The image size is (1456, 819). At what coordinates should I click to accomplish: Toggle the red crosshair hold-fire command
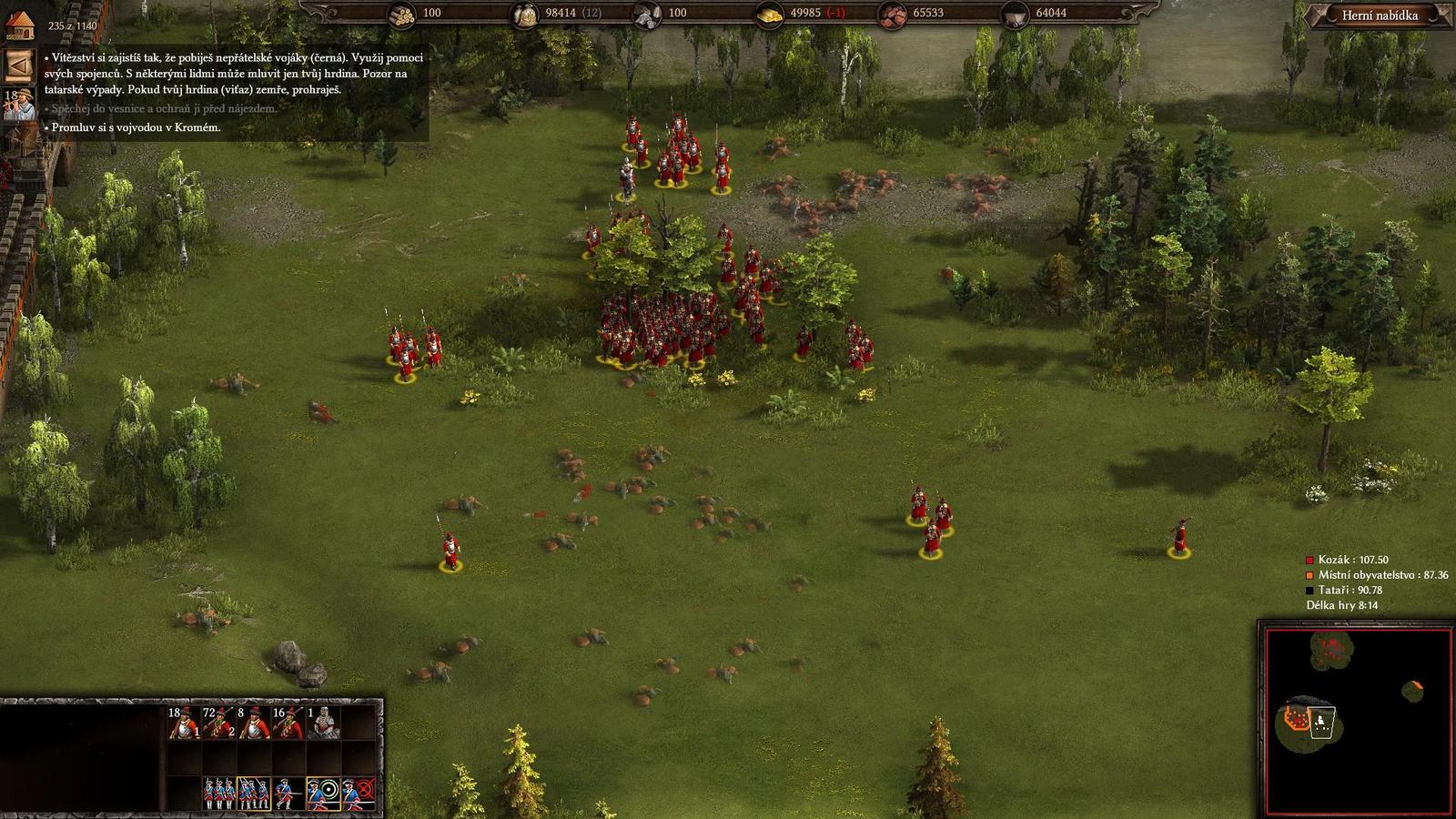point(359,794)
